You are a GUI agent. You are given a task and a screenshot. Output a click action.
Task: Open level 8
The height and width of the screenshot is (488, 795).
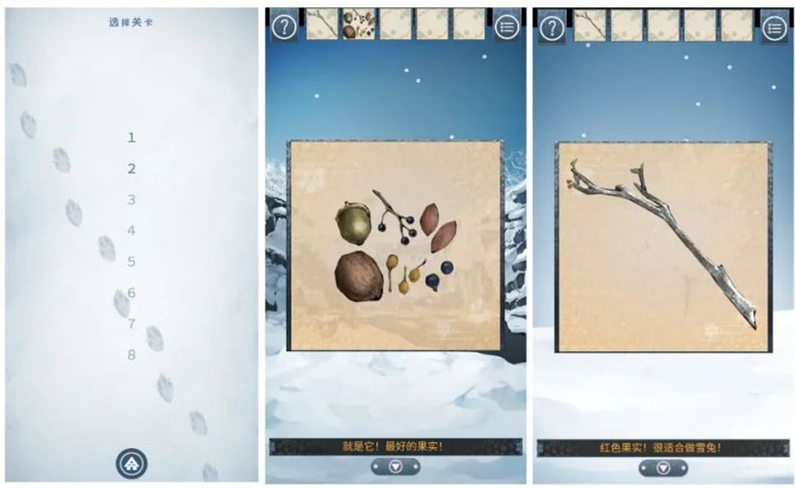click(131, 355)
